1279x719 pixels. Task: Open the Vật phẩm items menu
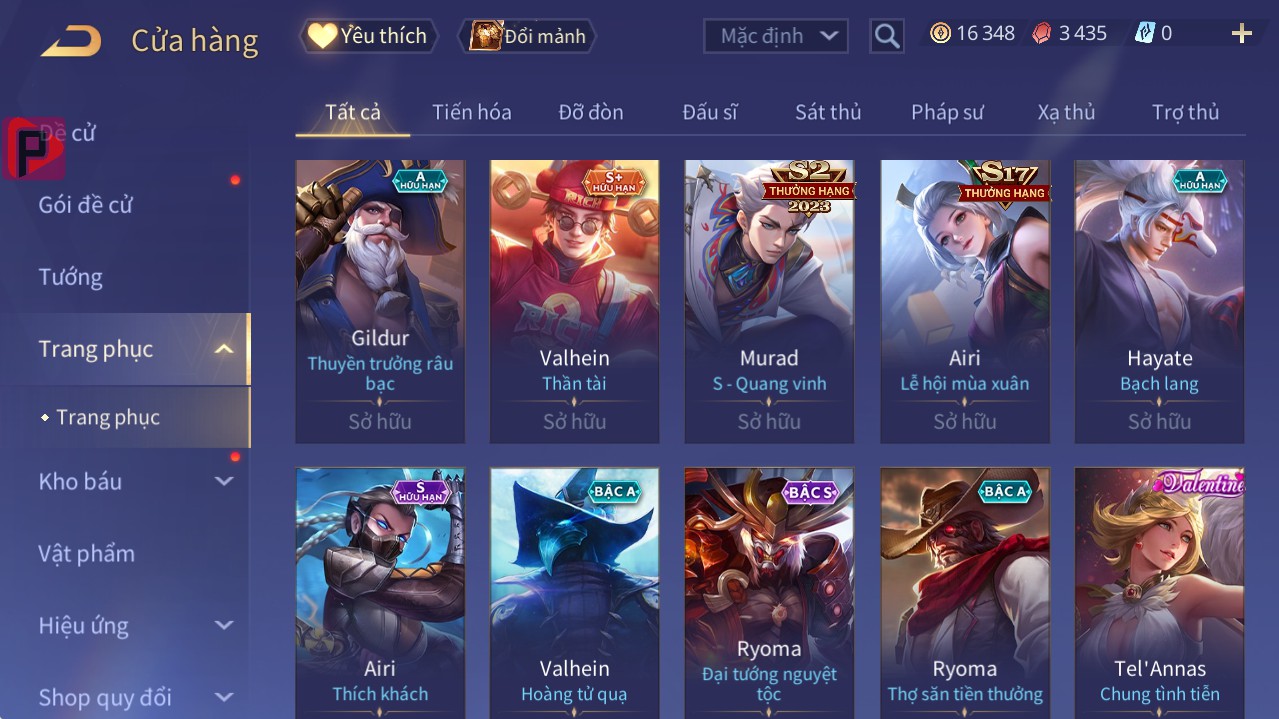pyautogui.click(x=87, y=553)
